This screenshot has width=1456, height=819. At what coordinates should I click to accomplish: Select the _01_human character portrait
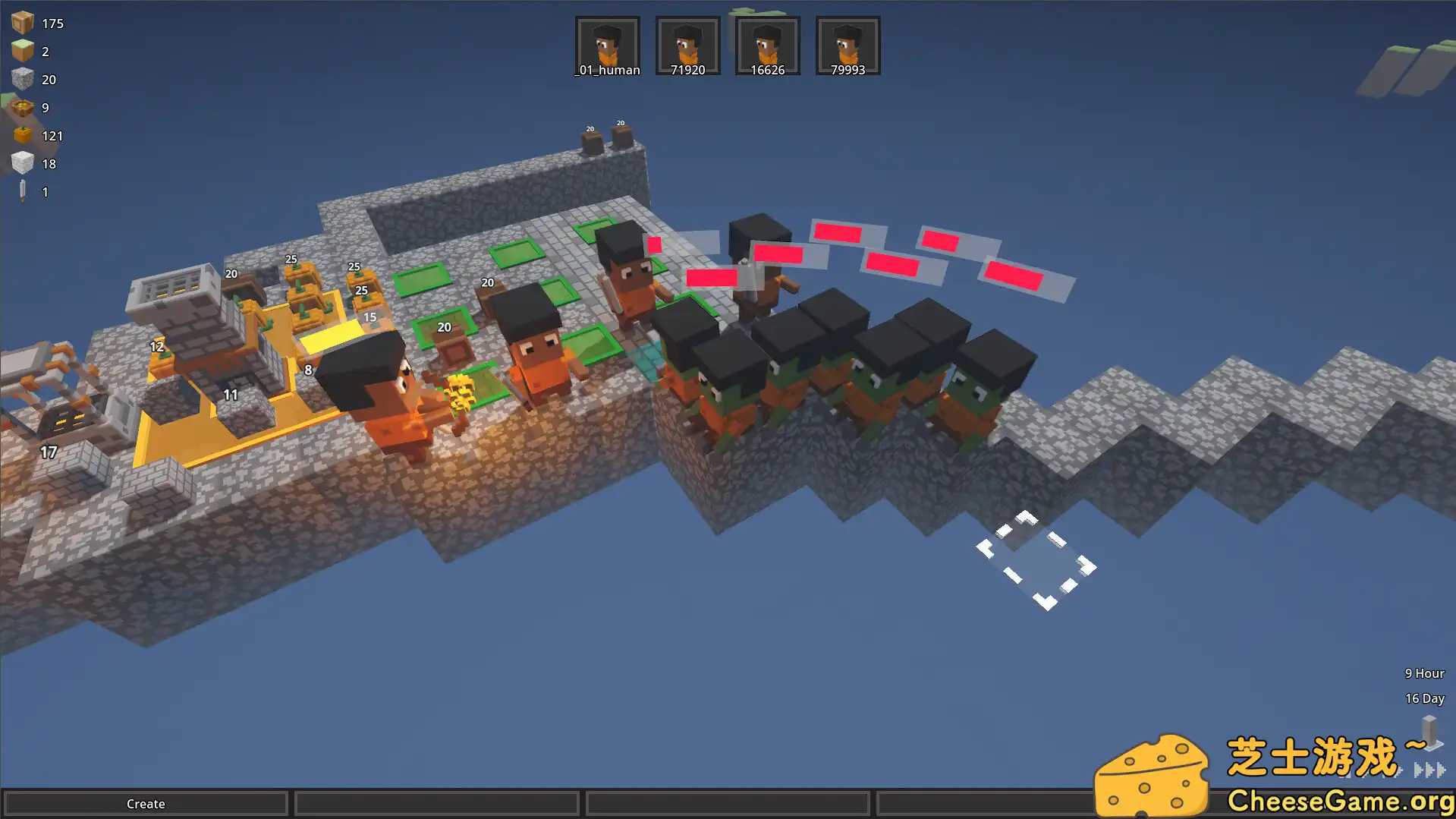(607, 44)
